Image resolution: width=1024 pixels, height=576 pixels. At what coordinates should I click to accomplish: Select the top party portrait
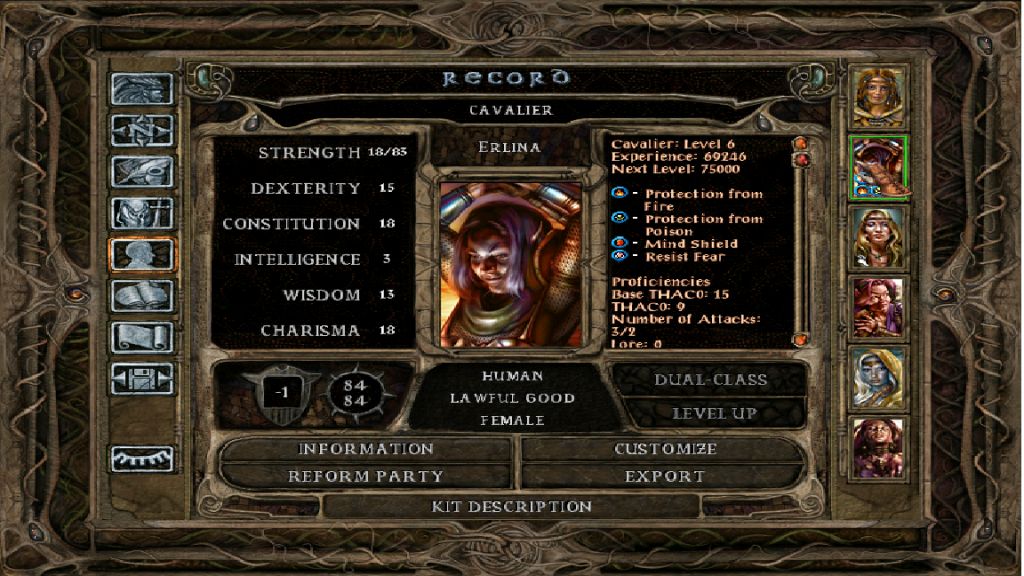point(879,96)
